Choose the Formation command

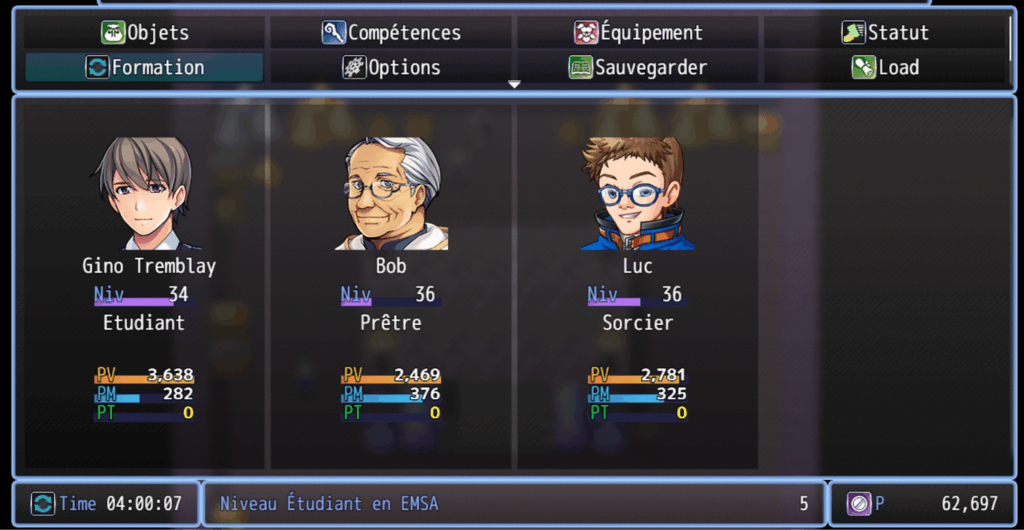(x=145, y=68)
